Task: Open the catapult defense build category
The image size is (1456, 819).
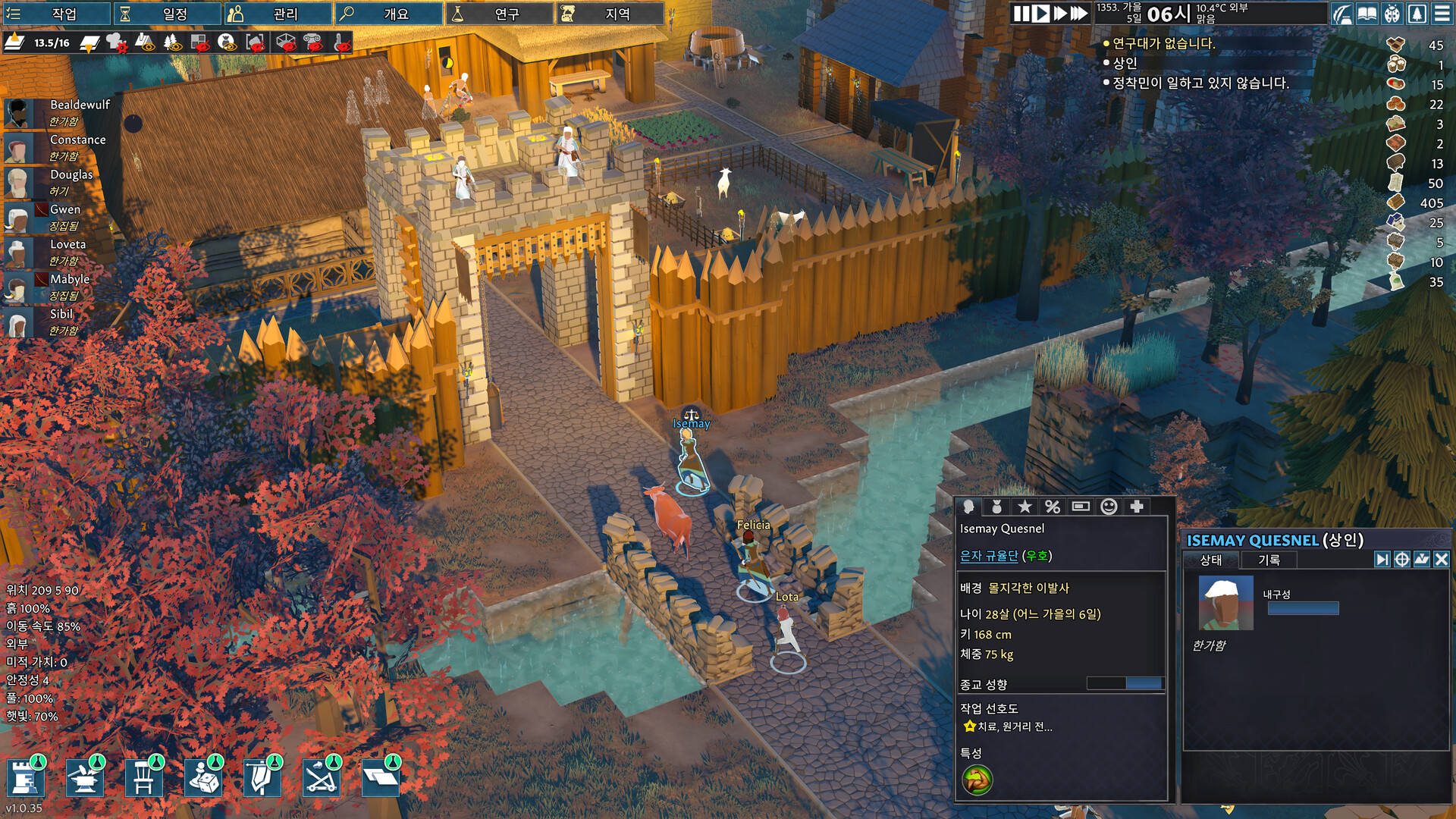Action: point(321,778)
